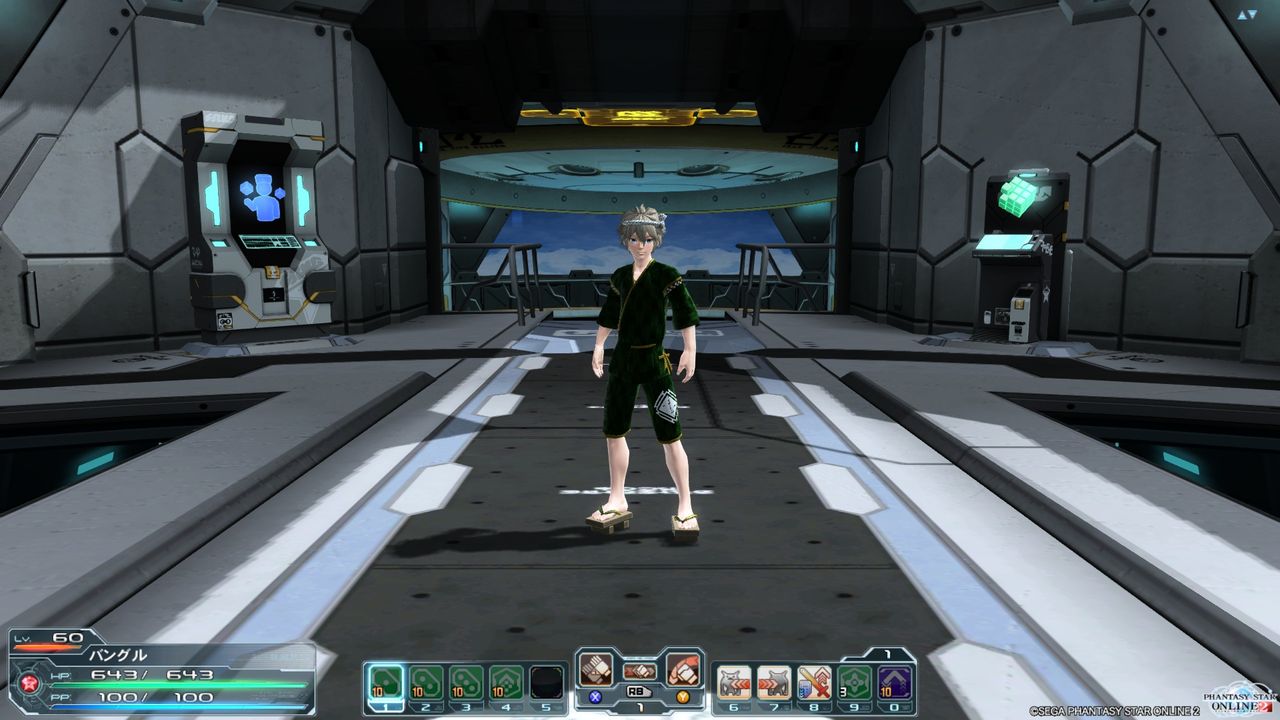The height and width of the screenshot is (720, 1280).
Task: Select the deband skill icon in slot 7
Action: click(772, 682)
